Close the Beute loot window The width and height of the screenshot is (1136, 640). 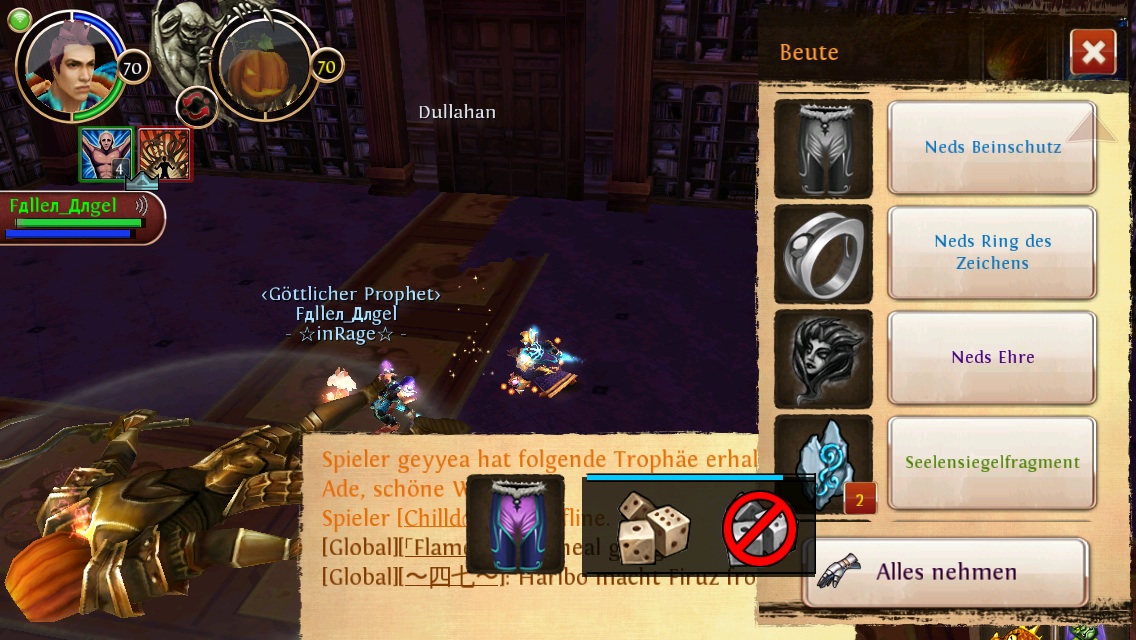pyautogui.click(x=1092, y=53)
